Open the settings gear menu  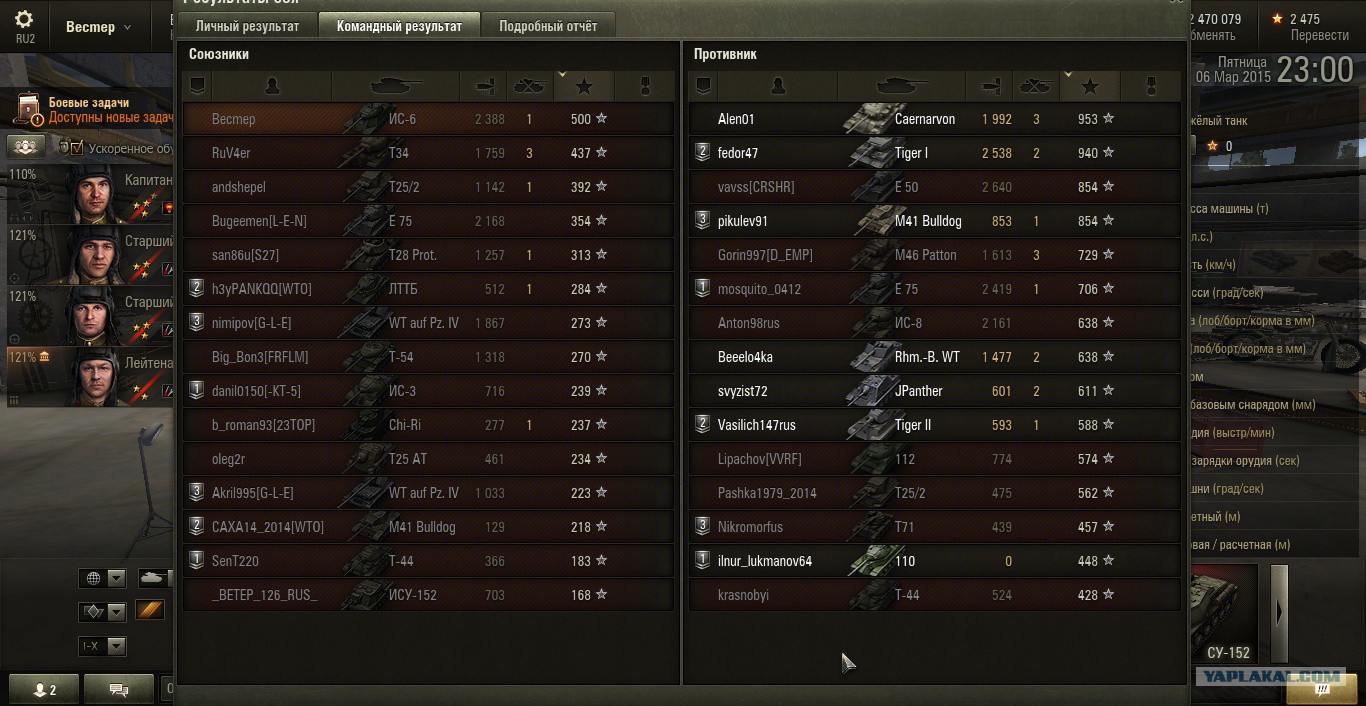click(24, 24)
